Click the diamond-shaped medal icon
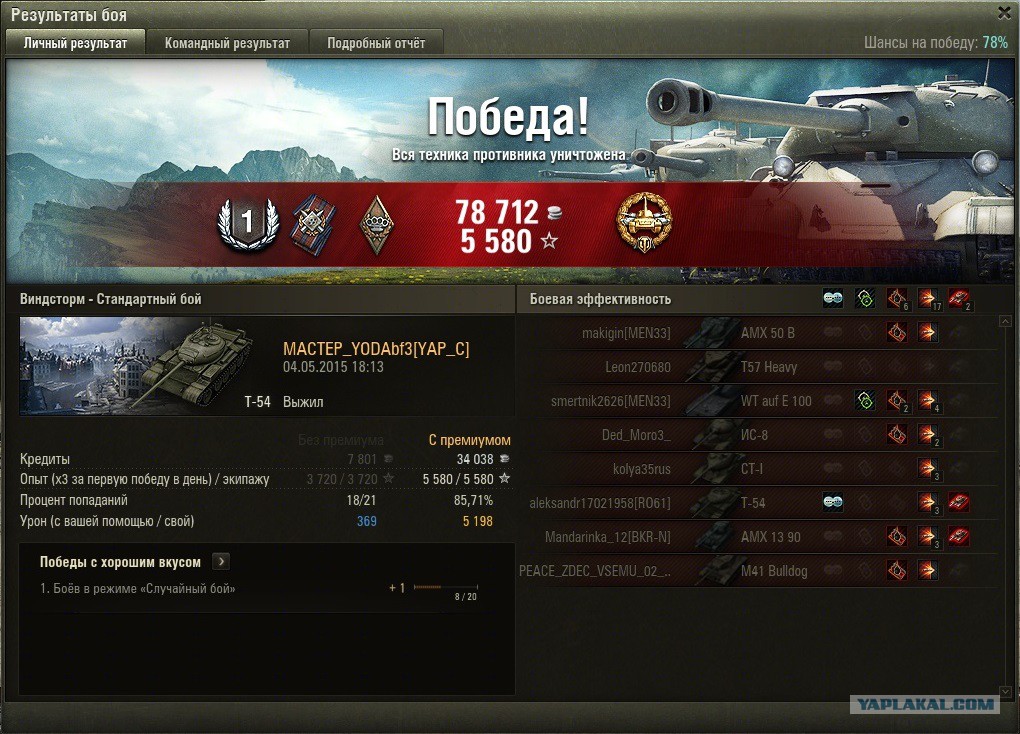Screen dimensions: 1020x734 point(376,223)
